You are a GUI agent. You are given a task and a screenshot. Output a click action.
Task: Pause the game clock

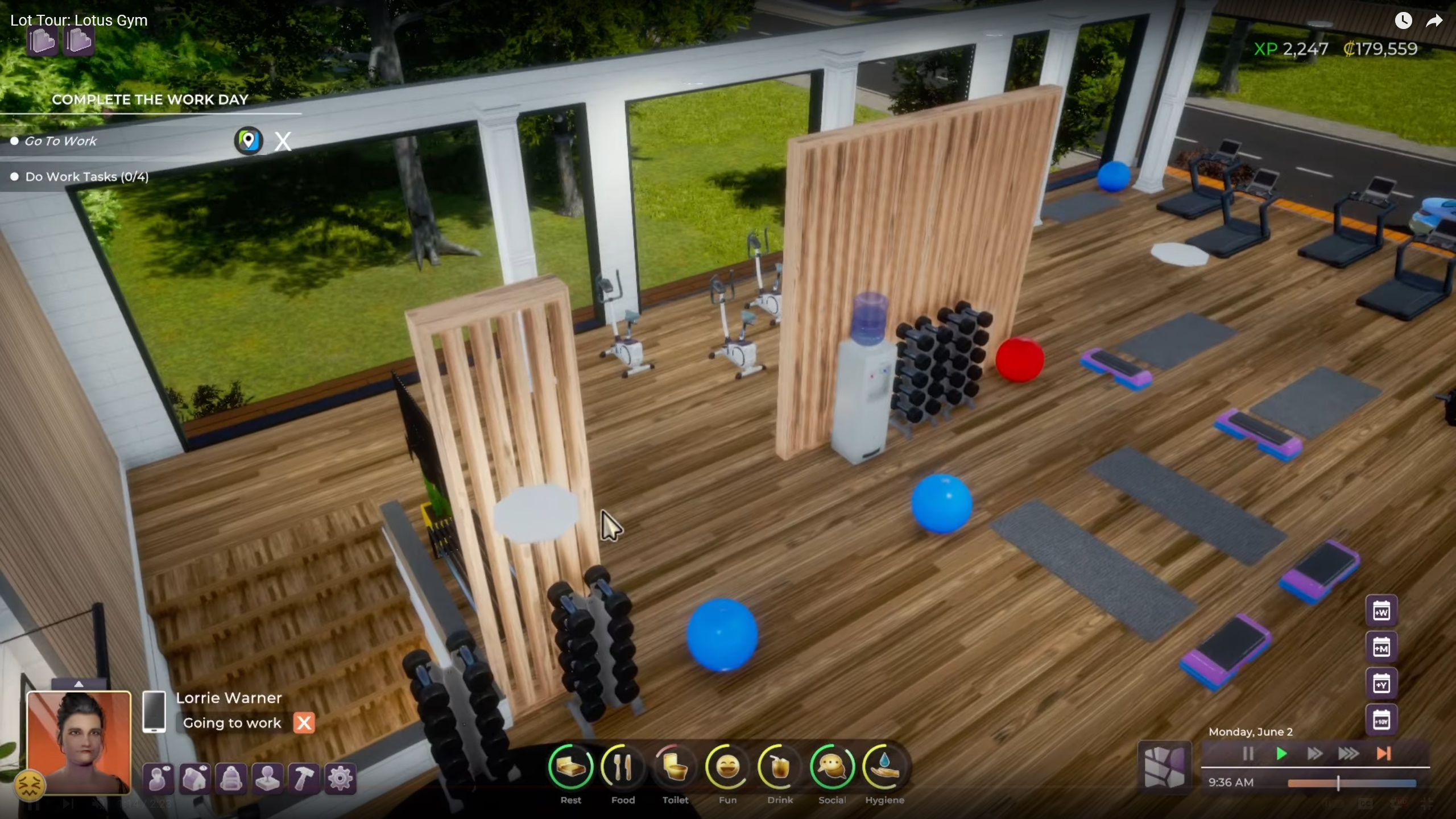pos(1248,754)
